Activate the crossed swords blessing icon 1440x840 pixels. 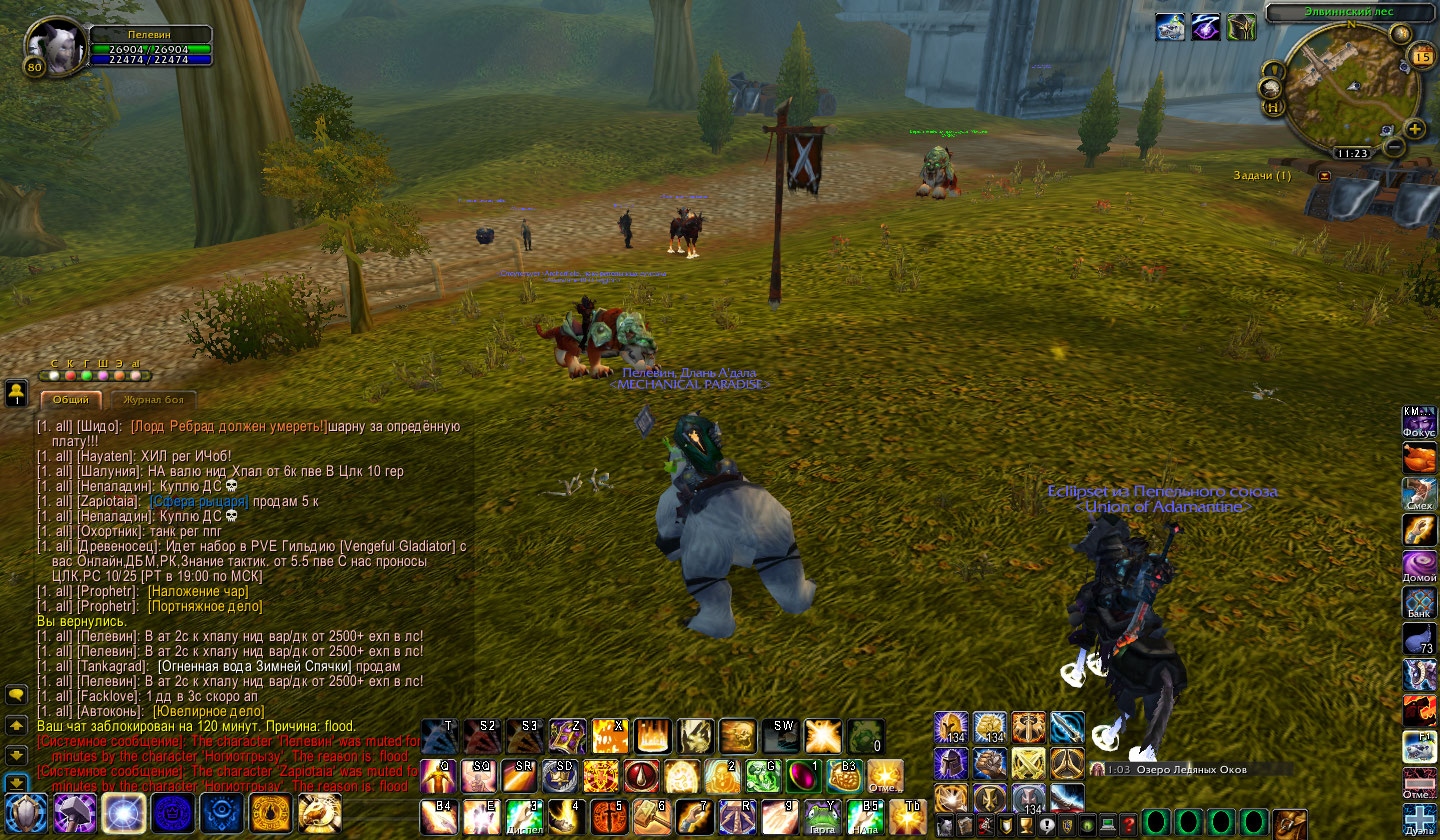coord(1029,765)
